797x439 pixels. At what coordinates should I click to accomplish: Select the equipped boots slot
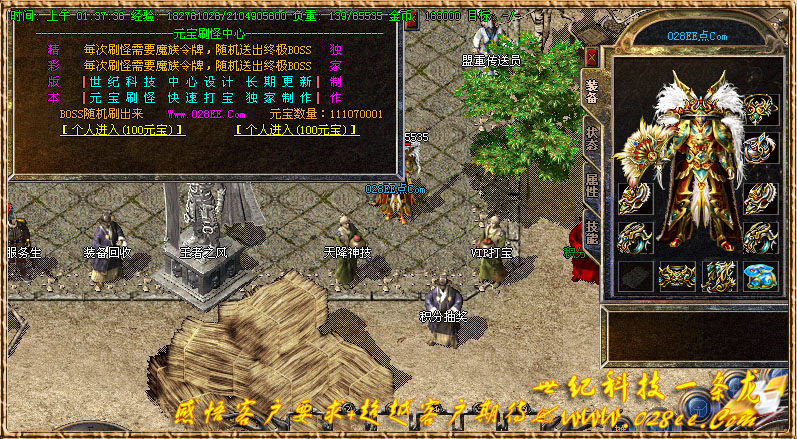[719, 275]
